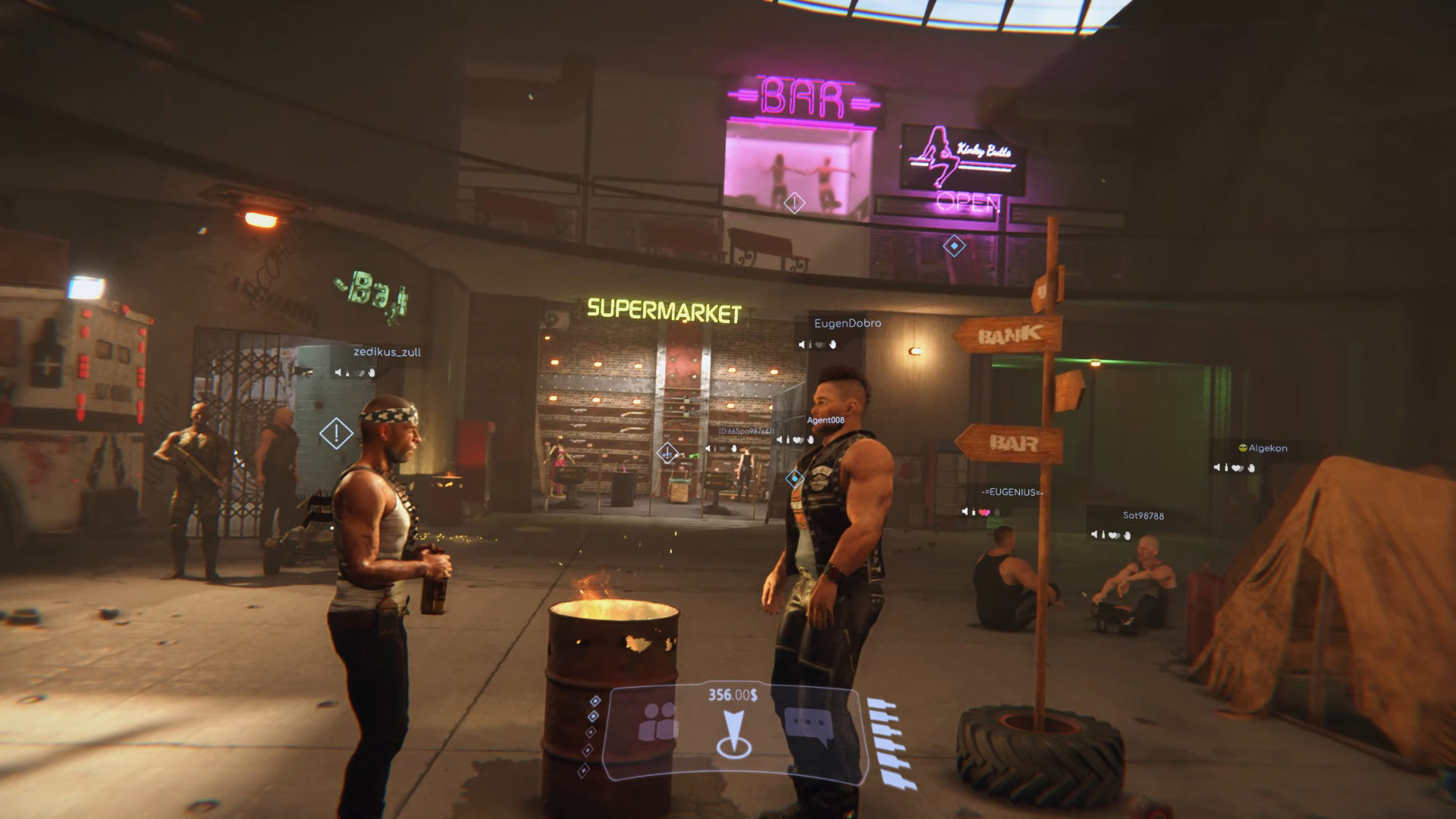
Task: Select the Sot98788 player nameplate
Action: coord(1143,516)
